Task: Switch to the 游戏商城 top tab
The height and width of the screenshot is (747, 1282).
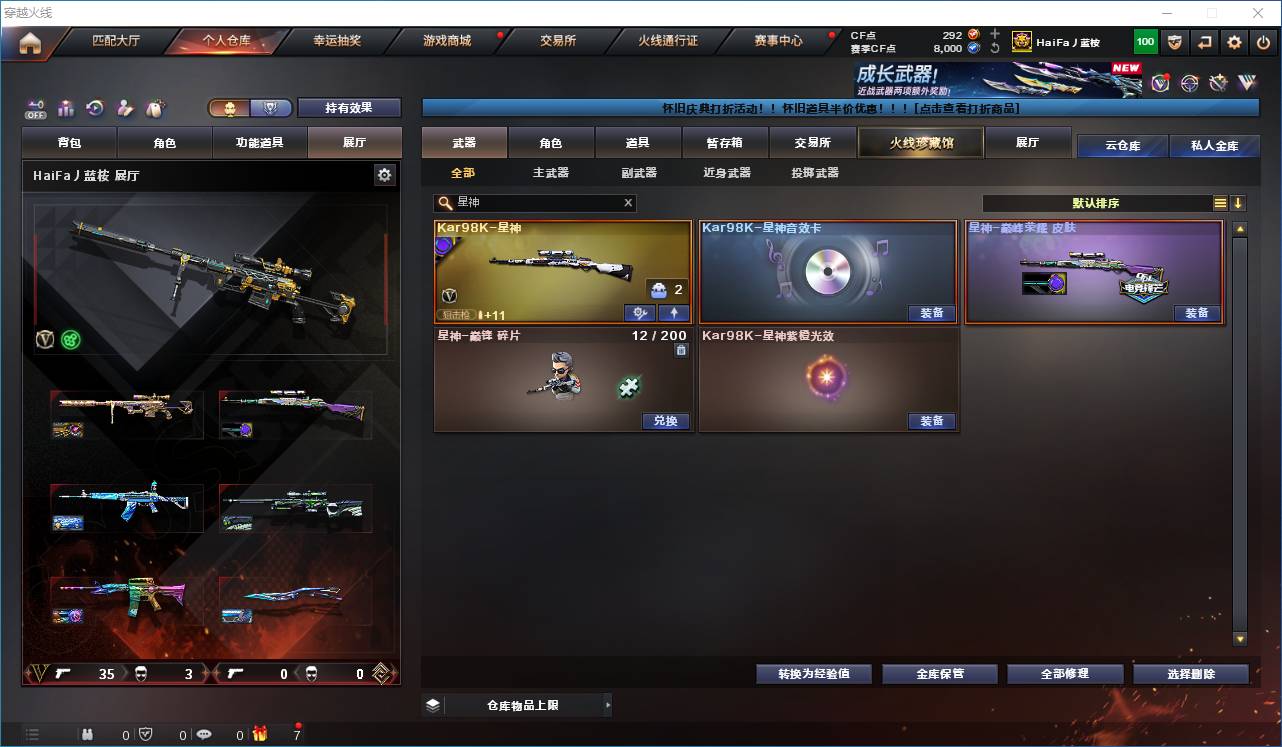Action: 450,41
